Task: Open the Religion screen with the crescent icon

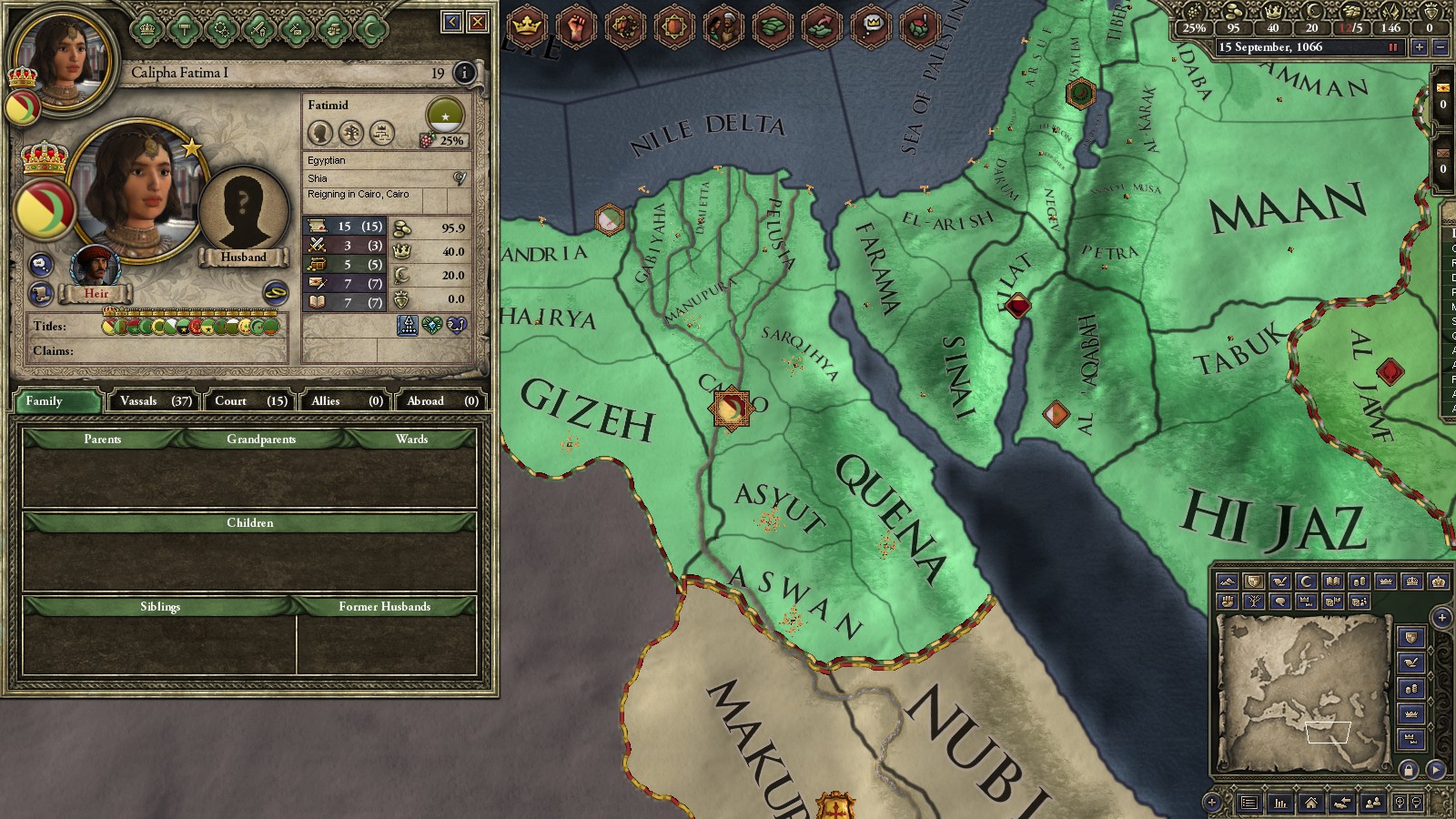Action: [371, 30]
